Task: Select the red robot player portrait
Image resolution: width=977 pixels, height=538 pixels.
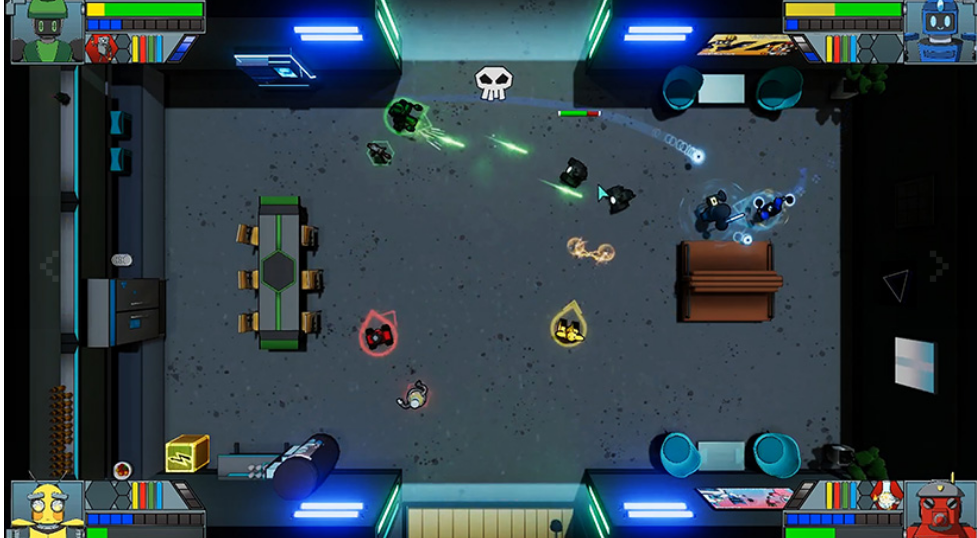Action: [939, 508]
